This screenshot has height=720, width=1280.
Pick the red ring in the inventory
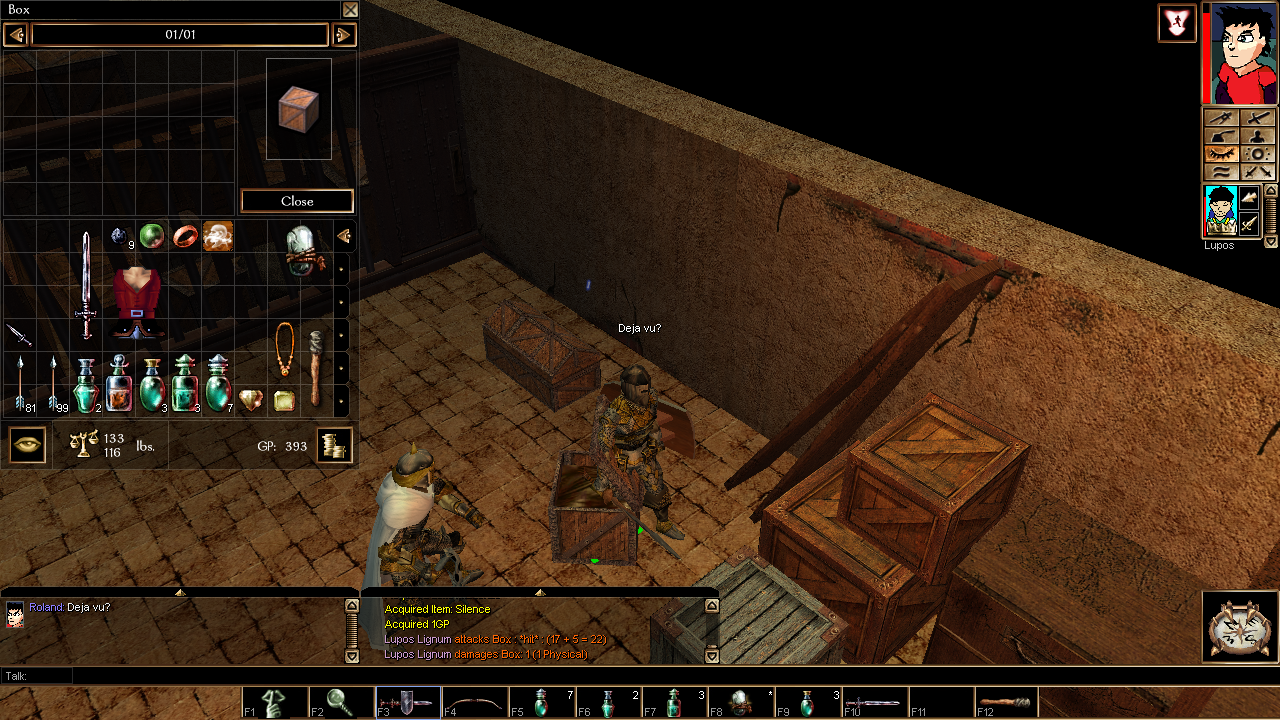point(185,236)
